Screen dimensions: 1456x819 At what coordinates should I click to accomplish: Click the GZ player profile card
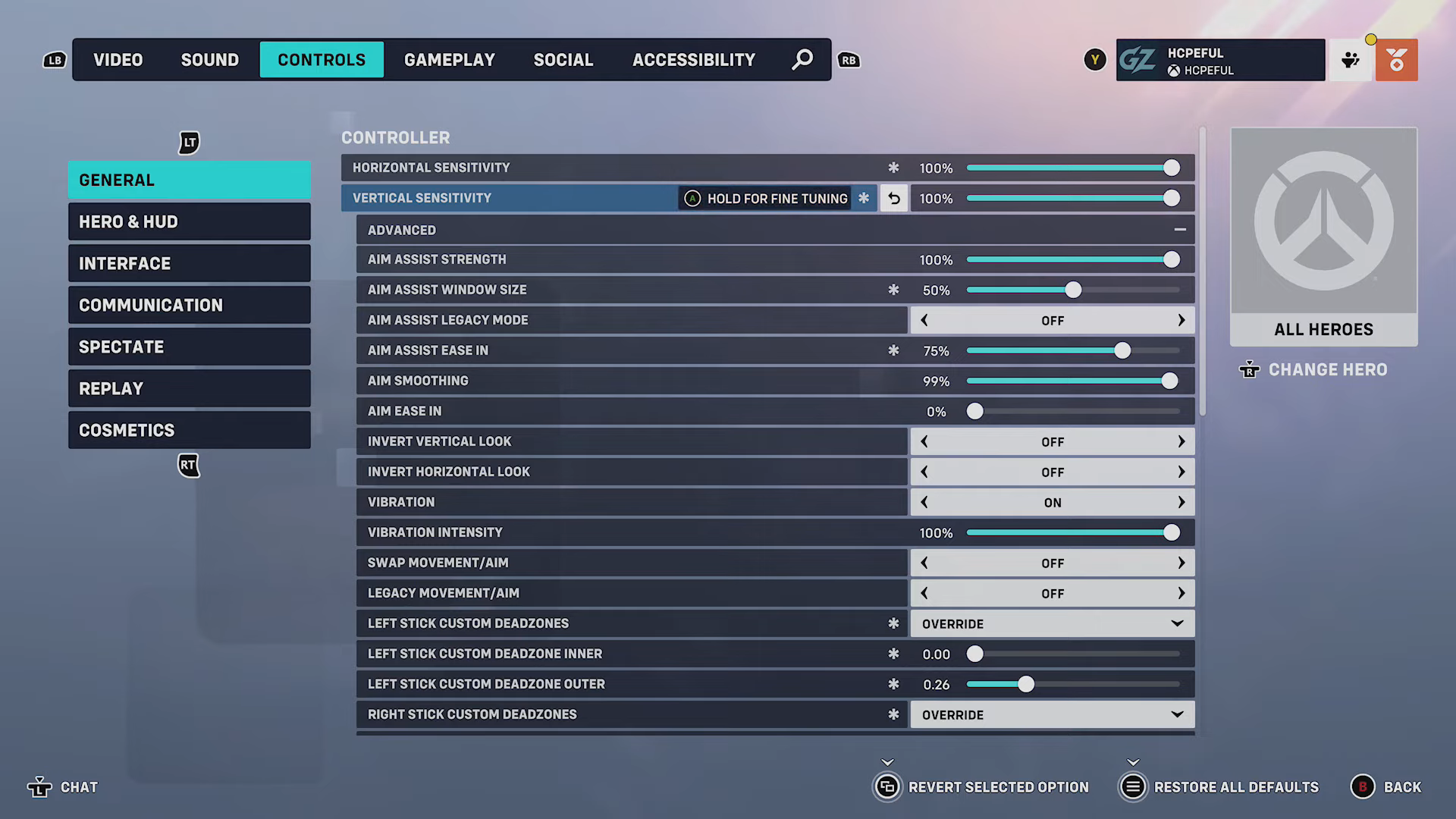click(x=1220, y=59)
